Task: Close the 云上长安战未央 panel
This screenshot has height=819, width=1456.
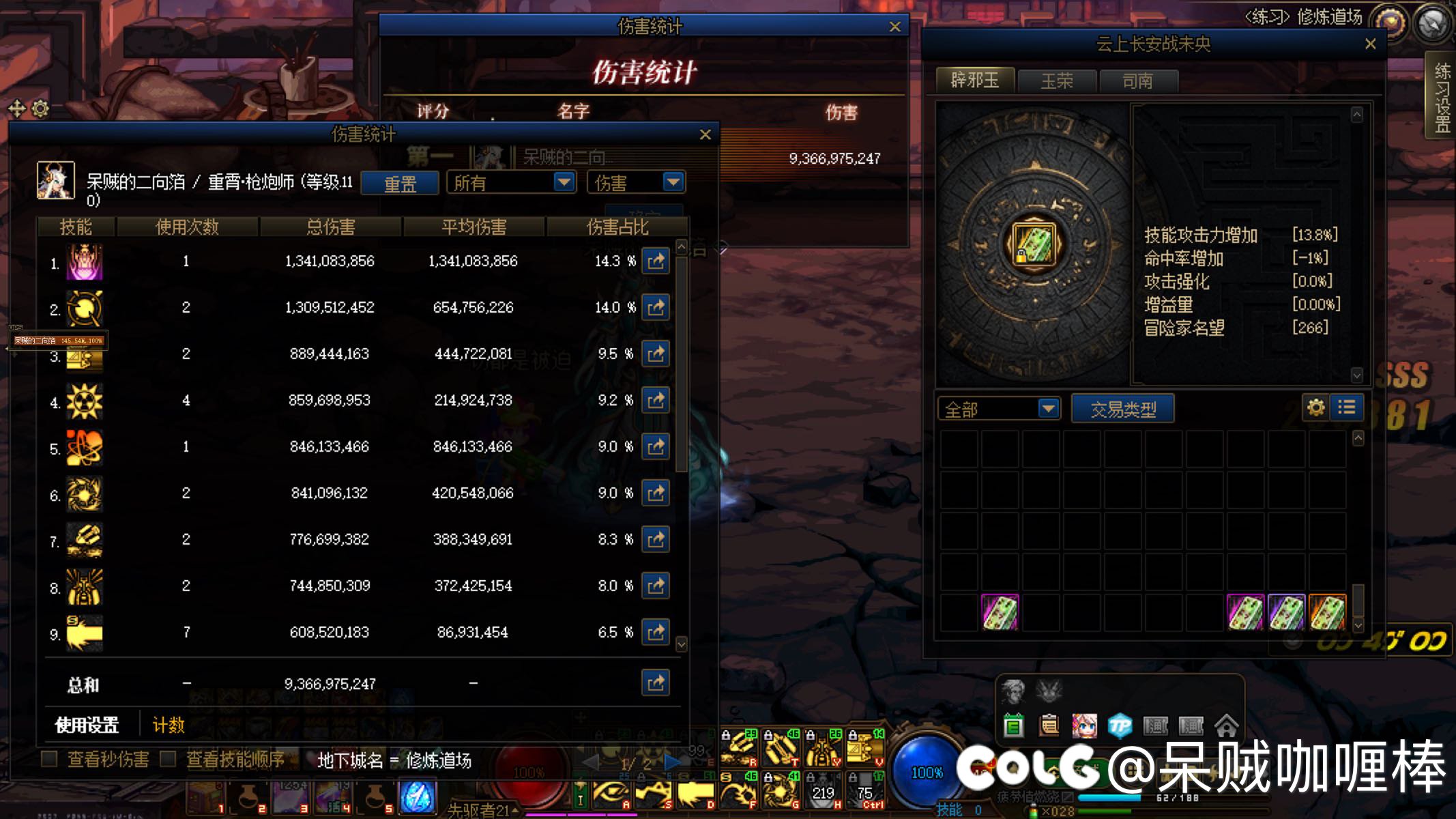Action: click(1370, 44)
